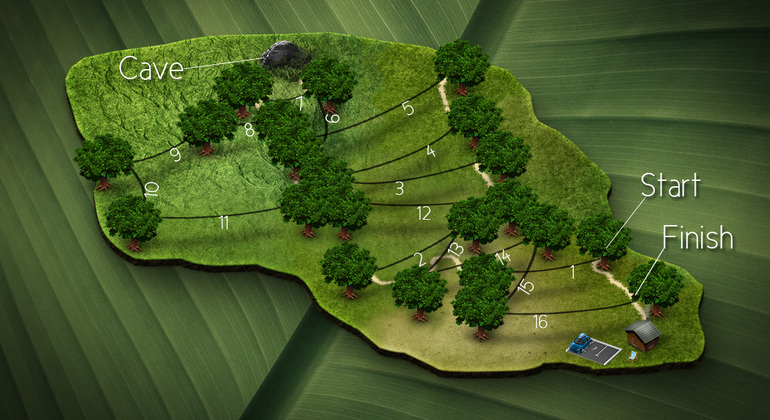Select the level 6 marker
The height and width of the screenshot is (420, 770).
(332, 119)
